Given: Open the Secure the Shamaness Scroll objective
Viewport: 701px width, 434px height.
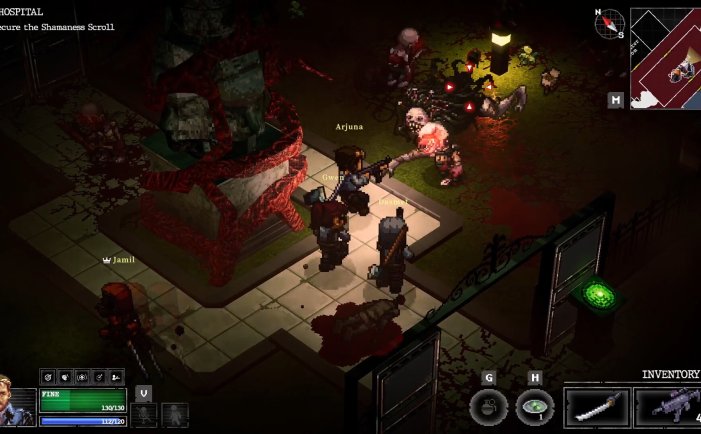Looking at the screenshot, I should [x=58, y=27].
